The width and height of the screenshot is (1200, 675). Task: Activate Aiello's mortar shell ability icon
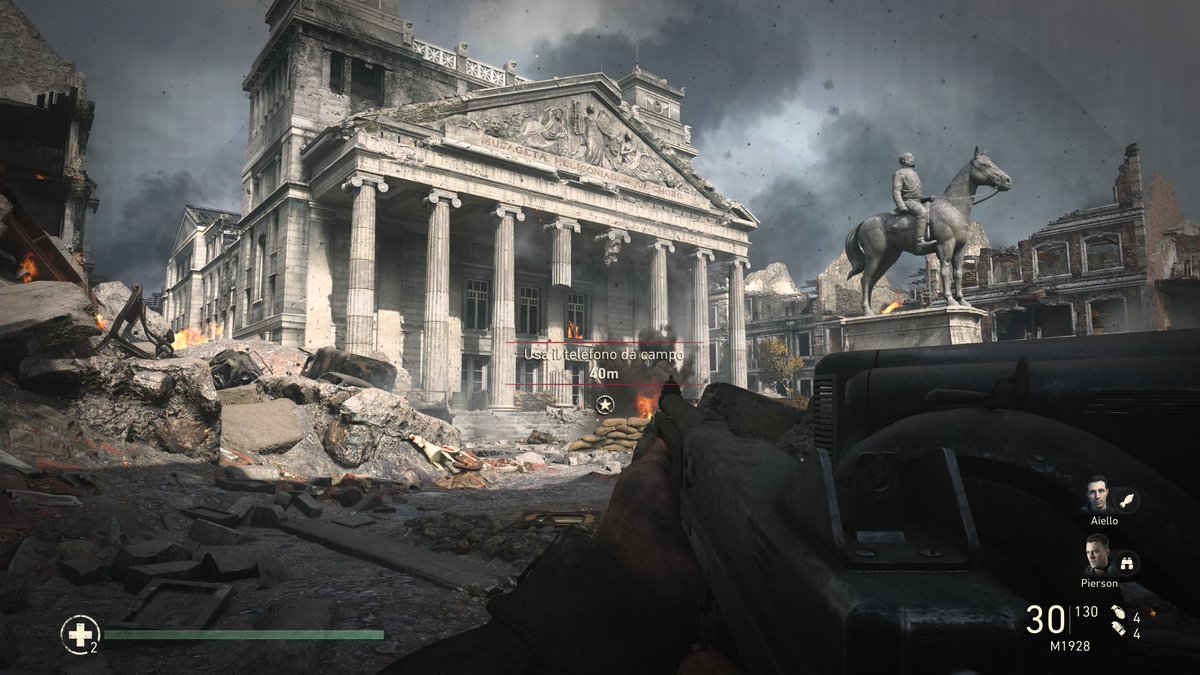coord(1126,500)
